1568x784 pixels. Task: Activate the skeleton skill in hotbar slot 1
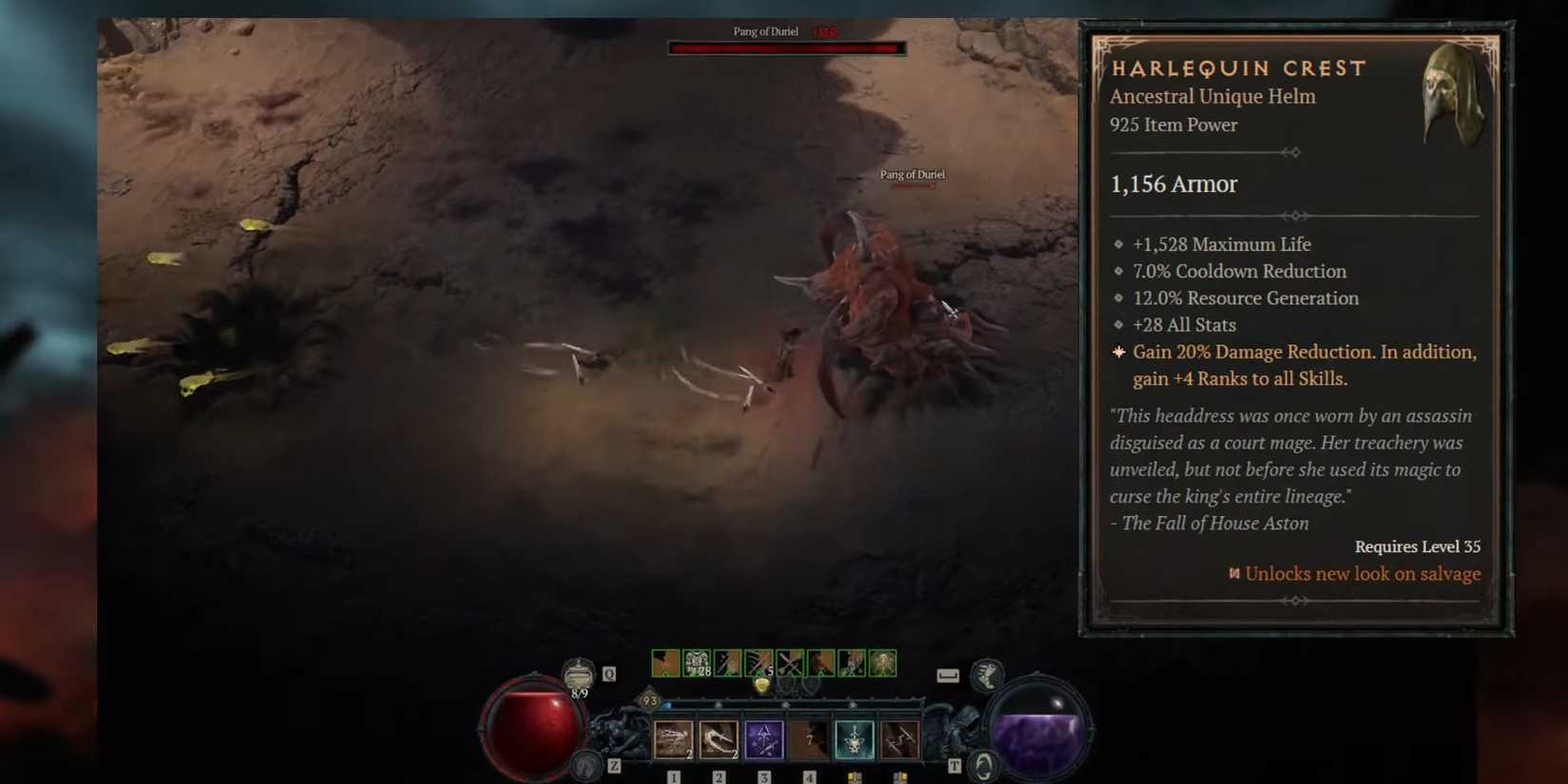pyautogui.click(x=673, y=738)
